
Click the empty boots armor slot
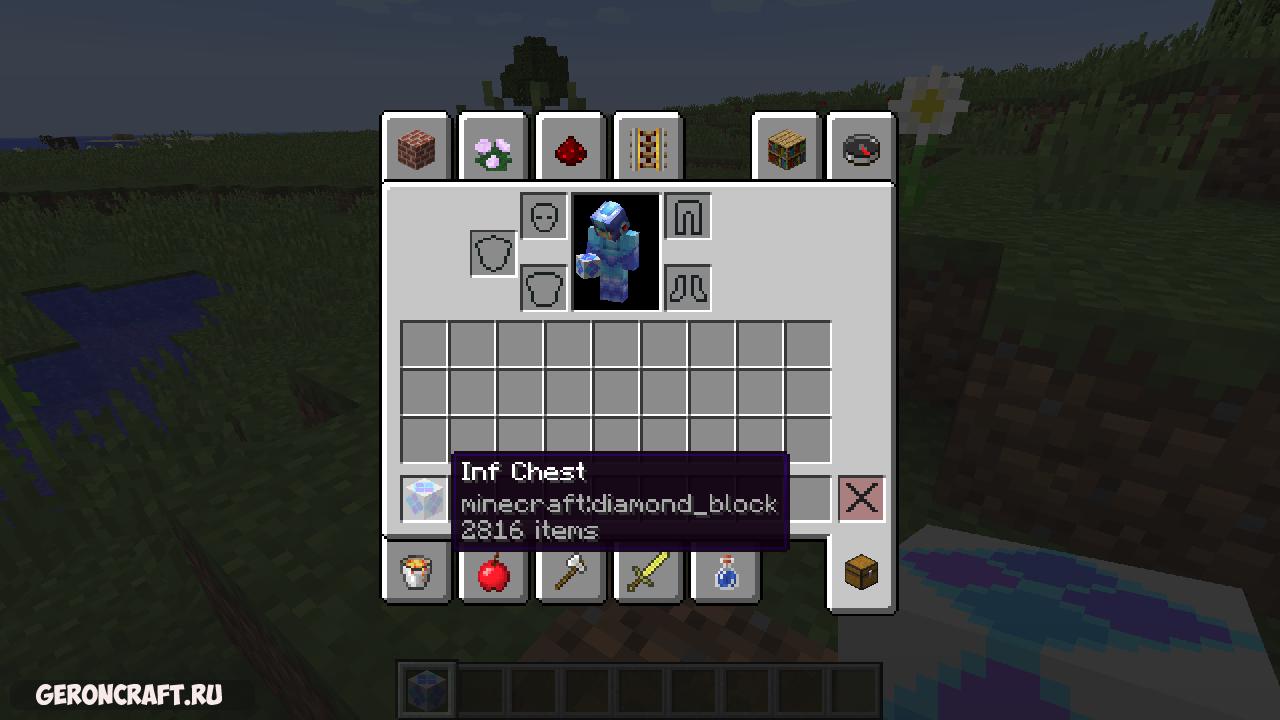[688, 288]
